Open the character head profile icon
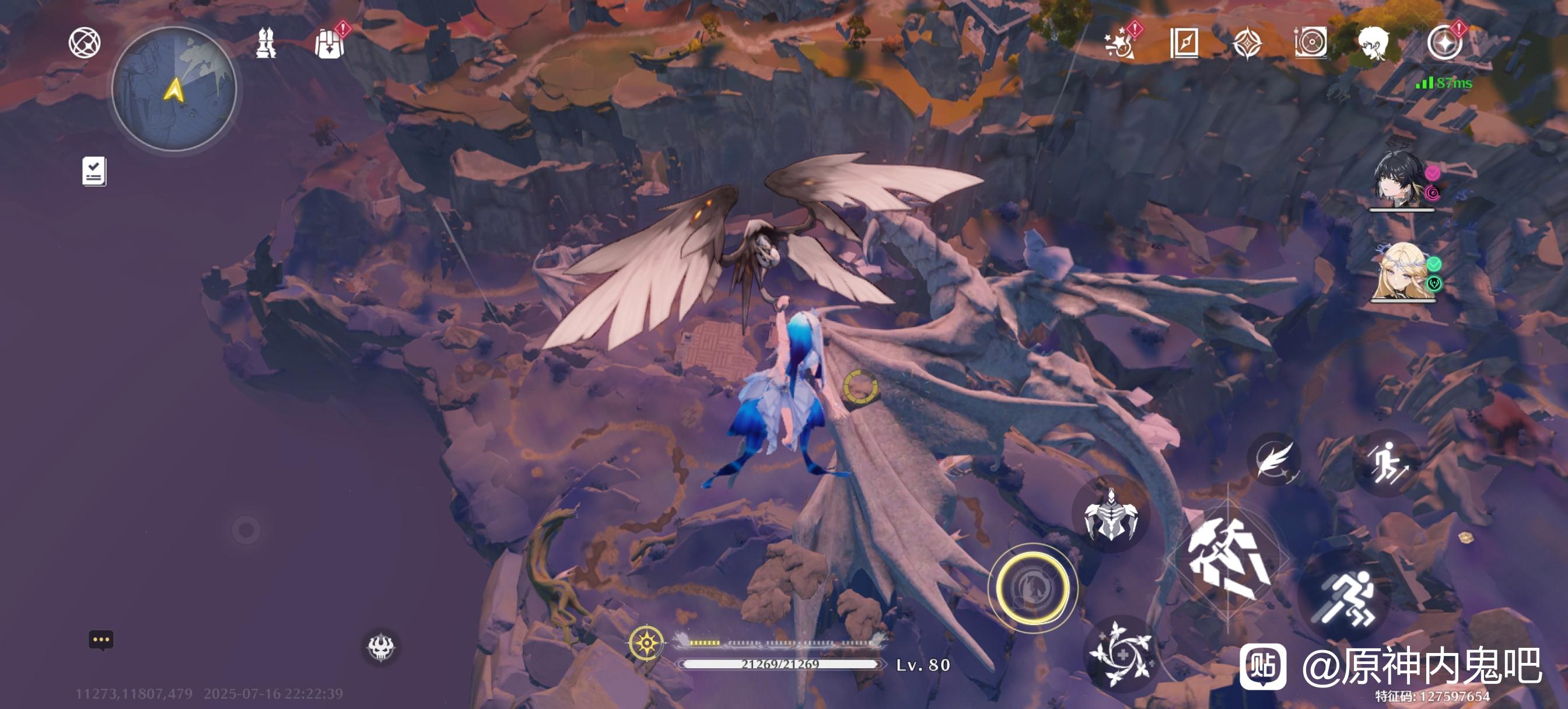 pos(1374,43)
